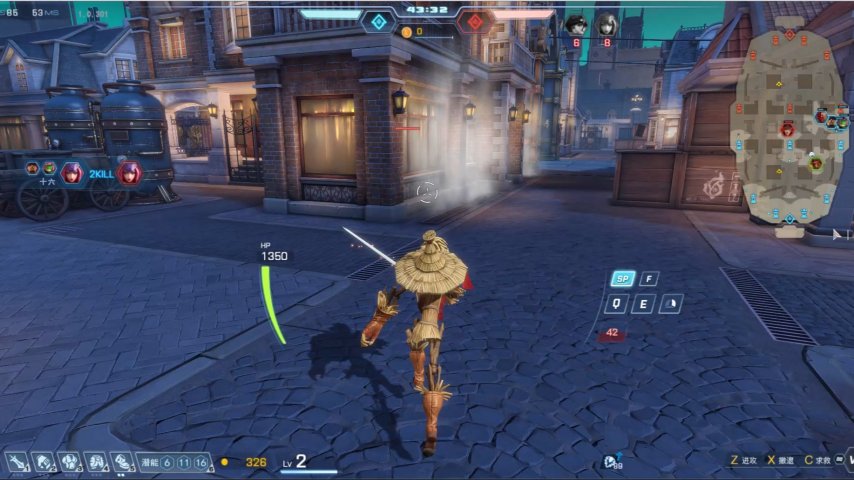Click the blue team diamond emblem
Viewport: 854px width, 480px height.
coord(378,21)
